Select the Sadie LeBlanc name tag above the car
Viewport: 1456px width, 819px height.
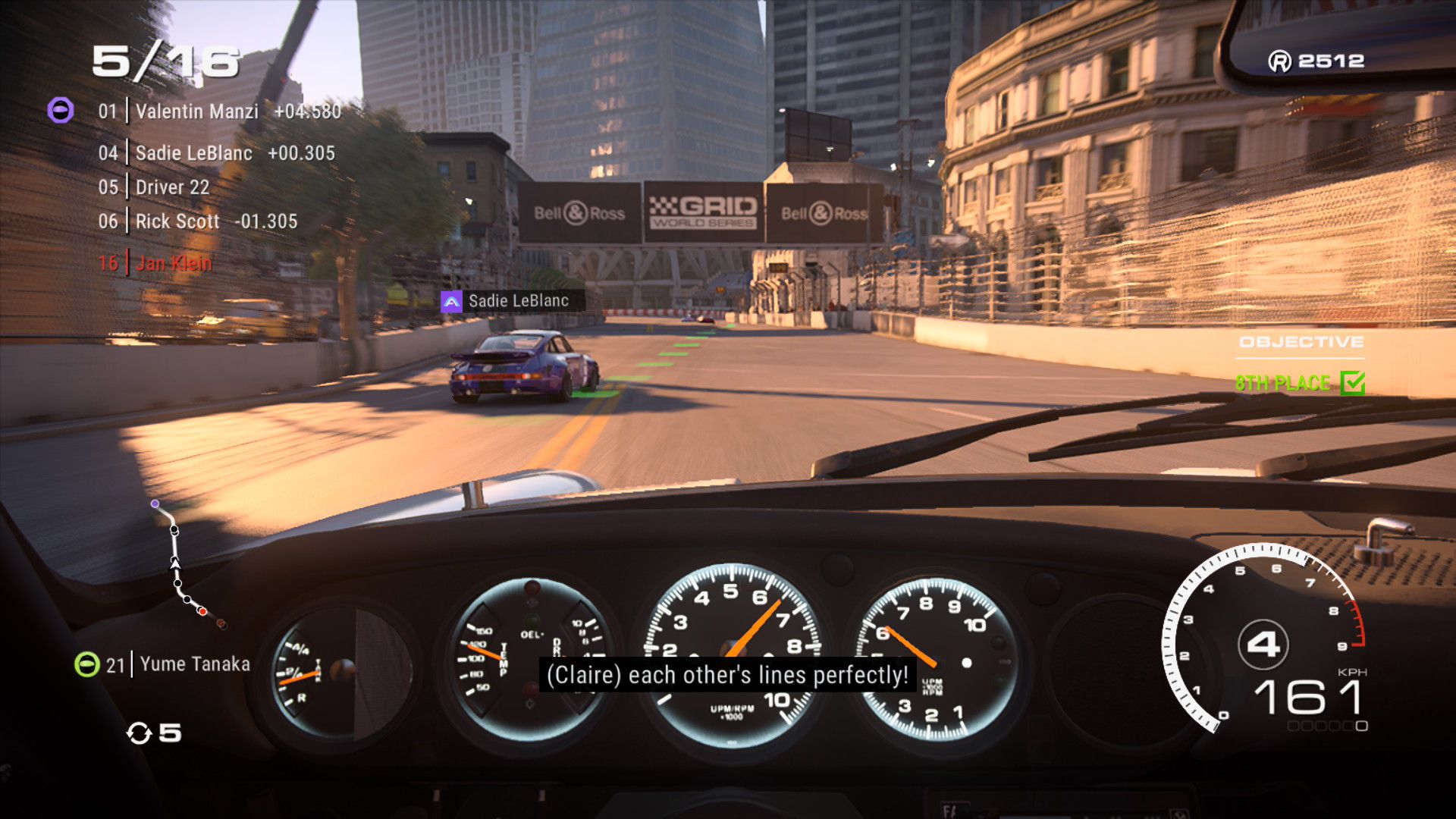click(512, 301)
